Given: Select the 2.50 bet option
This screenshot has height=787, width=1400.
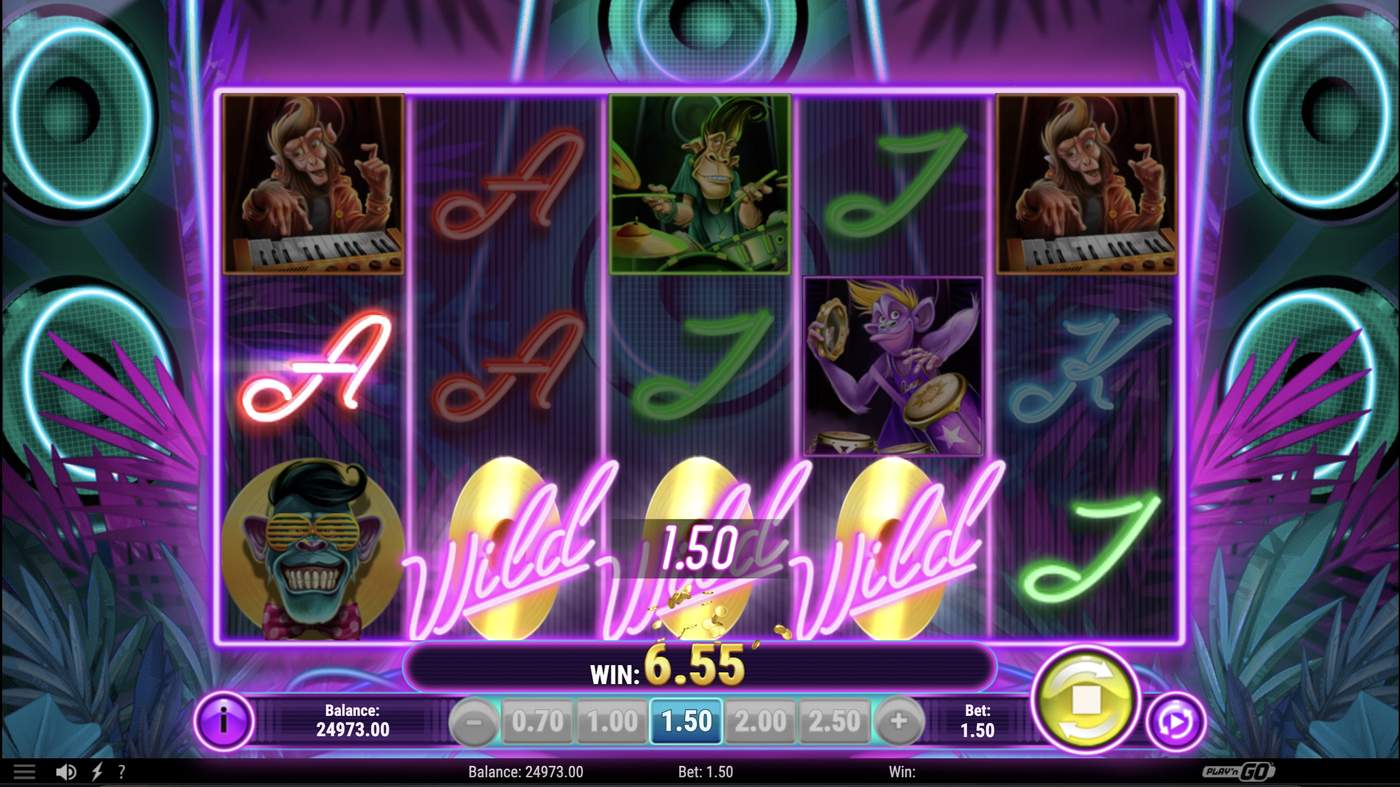Looking at the screenshot, I should coord(835,719).
